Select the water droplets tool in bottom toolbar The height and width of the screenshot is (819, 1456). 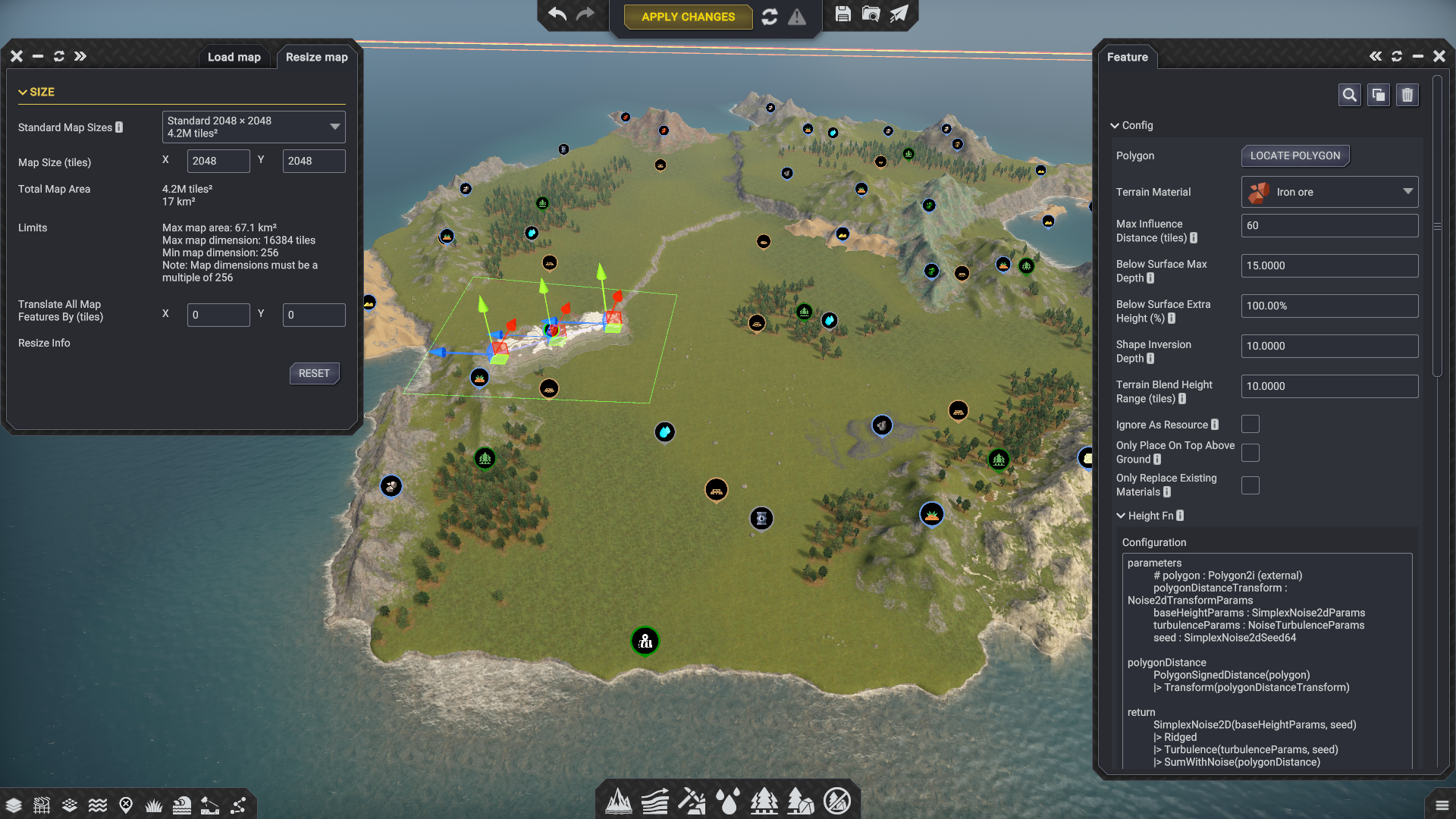728,802
